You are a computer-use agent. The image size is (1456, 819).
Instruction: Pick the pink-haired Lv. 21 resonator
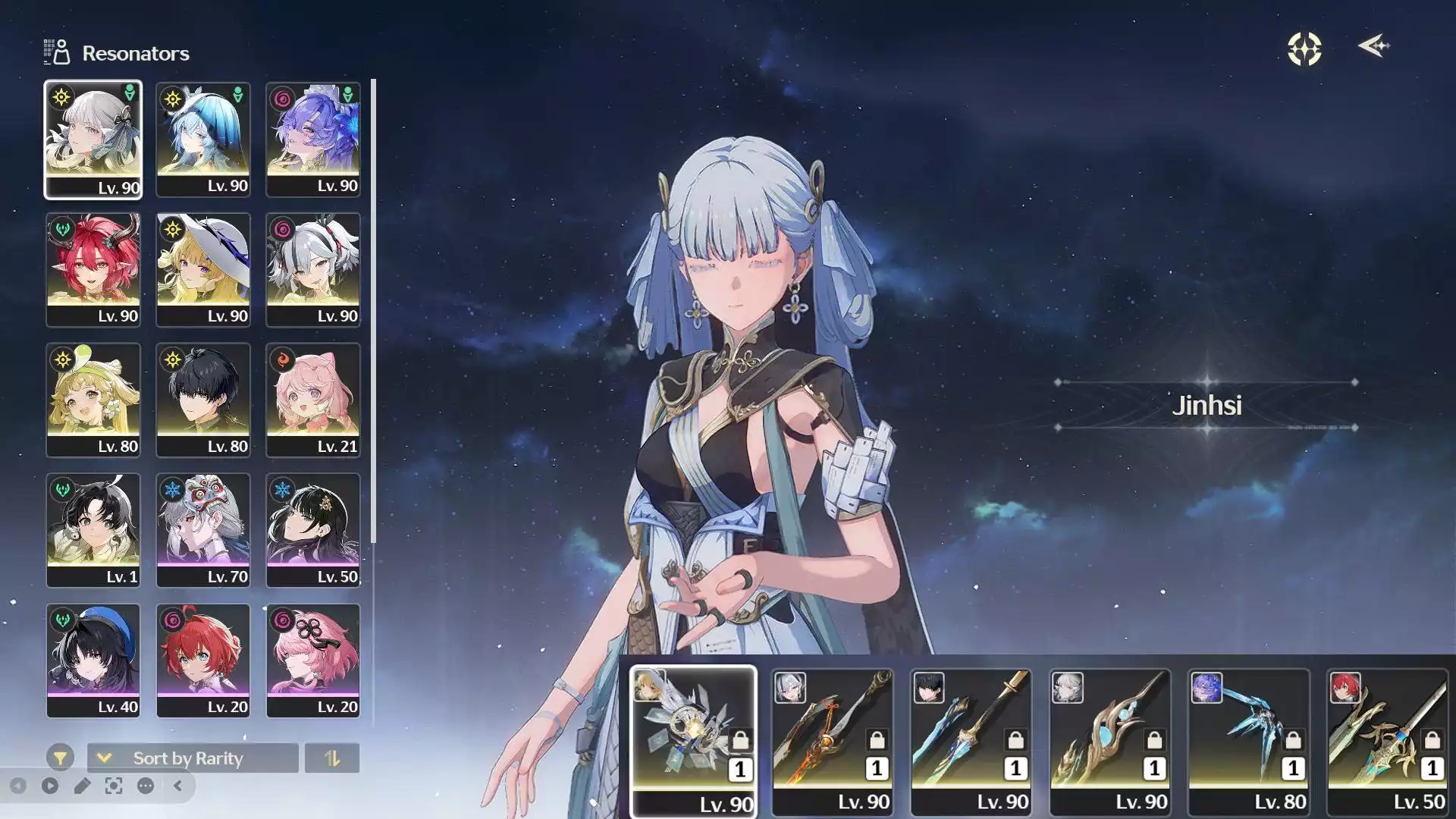312,400
